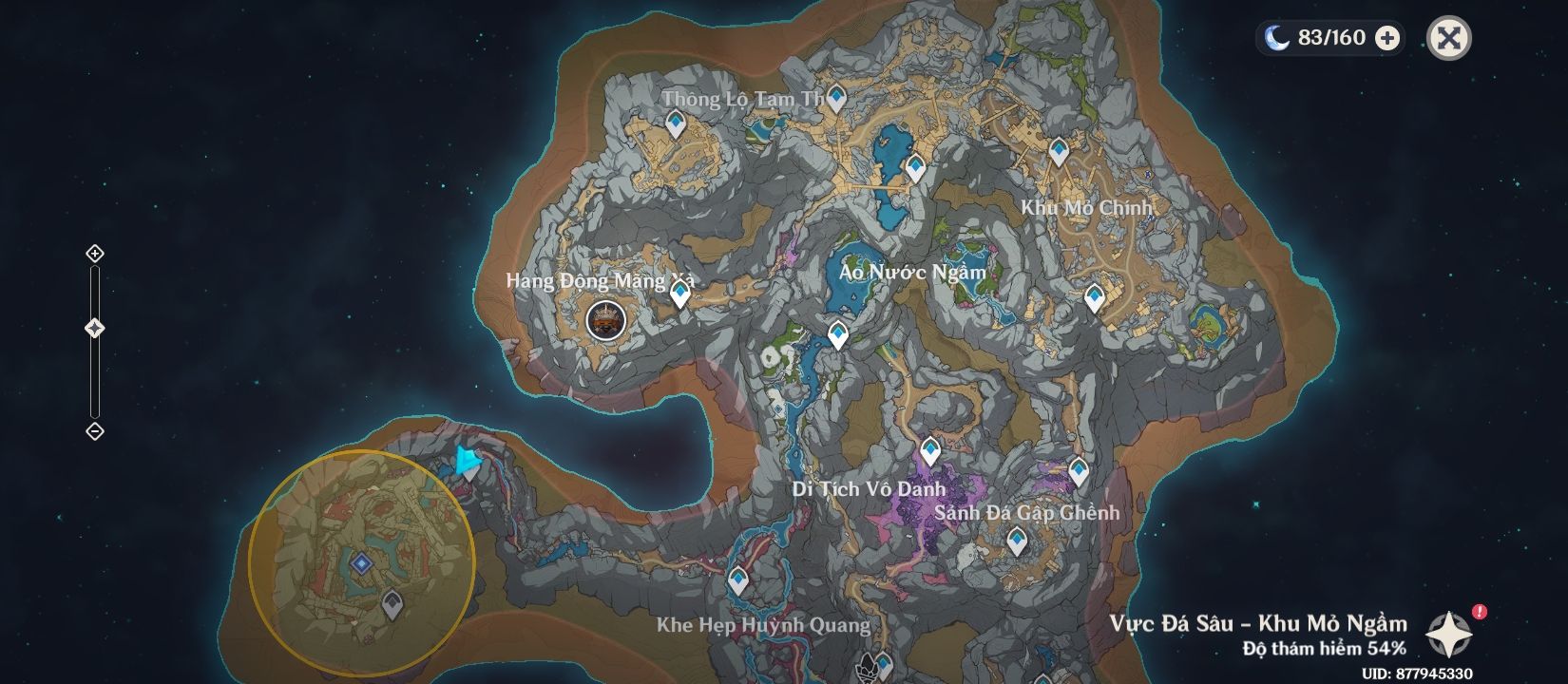The width and height of the screenshot is (1568, 684).
Task: Click the gray unactivated waypoint in the highlighted circle
Action: [391, 603]
